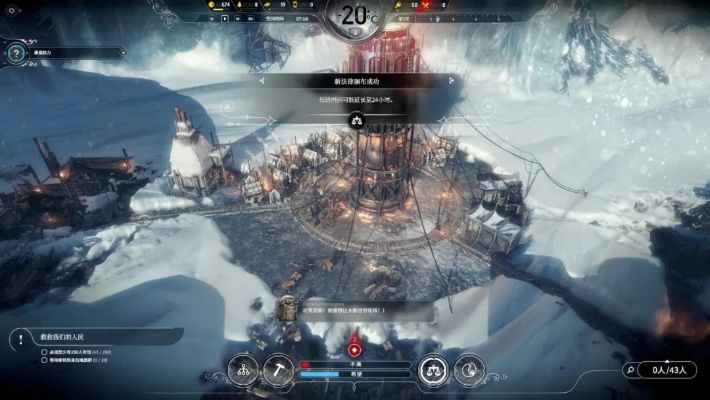Click the magnifier beside the worker count
710x400 pixels.
(x=631, y=370)
